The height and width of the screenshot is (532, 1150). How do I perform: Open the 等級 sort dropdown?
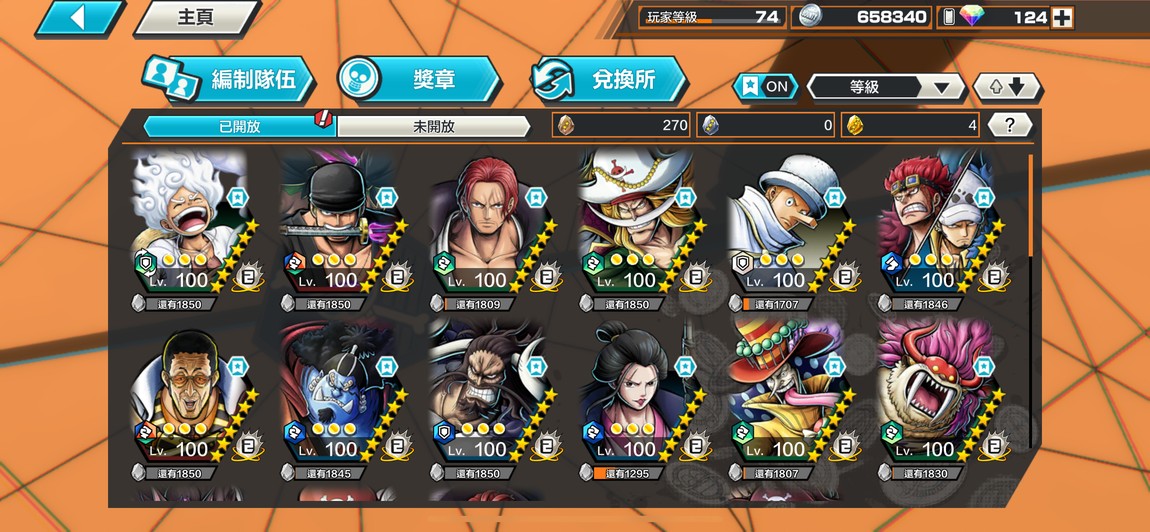click(x=884, y=87)
